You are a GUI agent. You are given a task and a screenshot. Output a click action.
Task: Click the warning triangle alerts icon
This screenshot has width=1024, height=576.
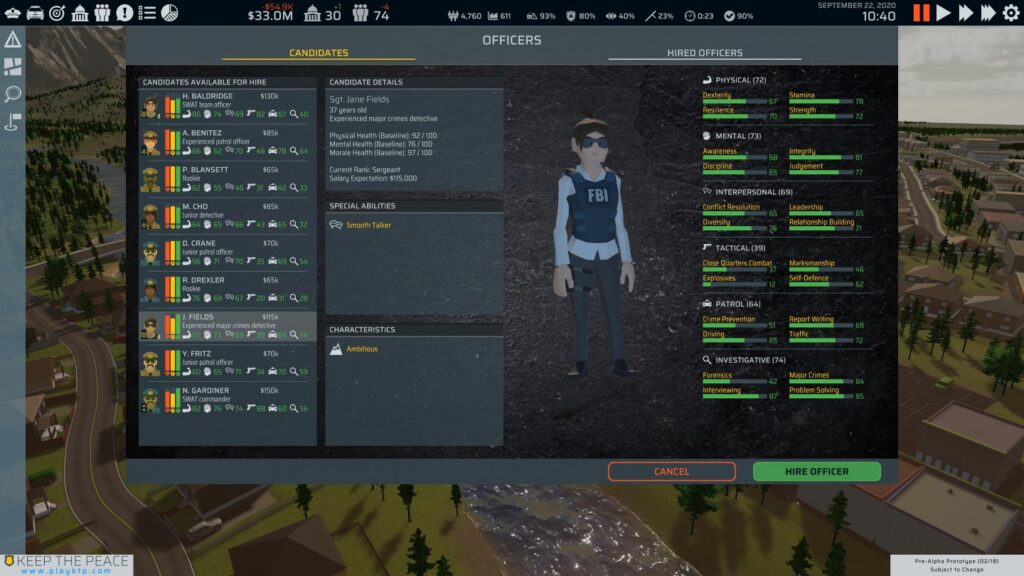pos(13,40)
